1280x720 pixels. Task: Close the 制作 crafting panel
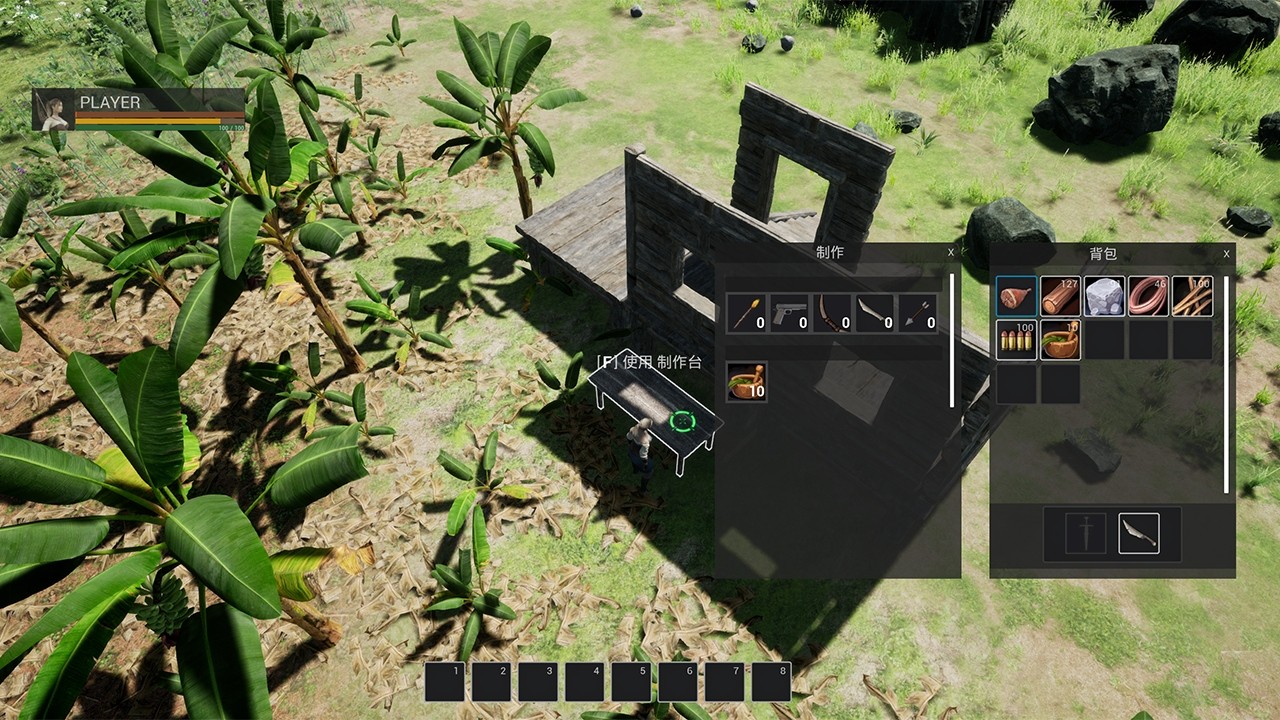coord(950,251)
